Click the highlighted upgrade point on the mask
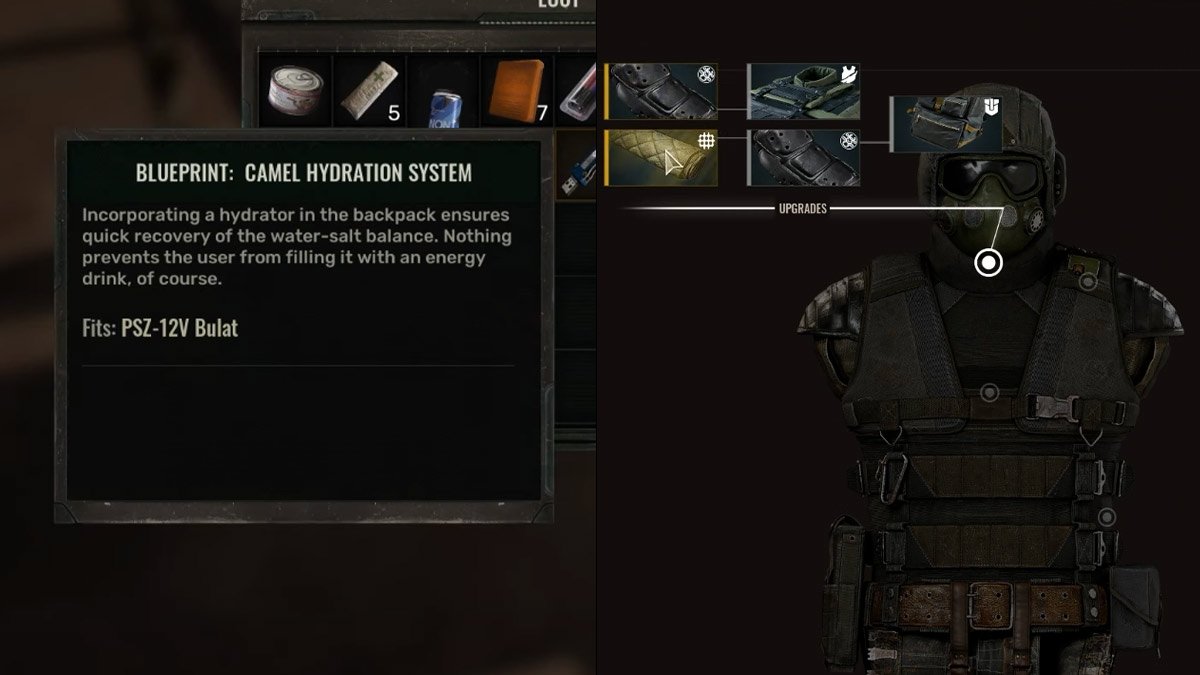This screenshot has width=1200, height=675. (x=988, y=263)
